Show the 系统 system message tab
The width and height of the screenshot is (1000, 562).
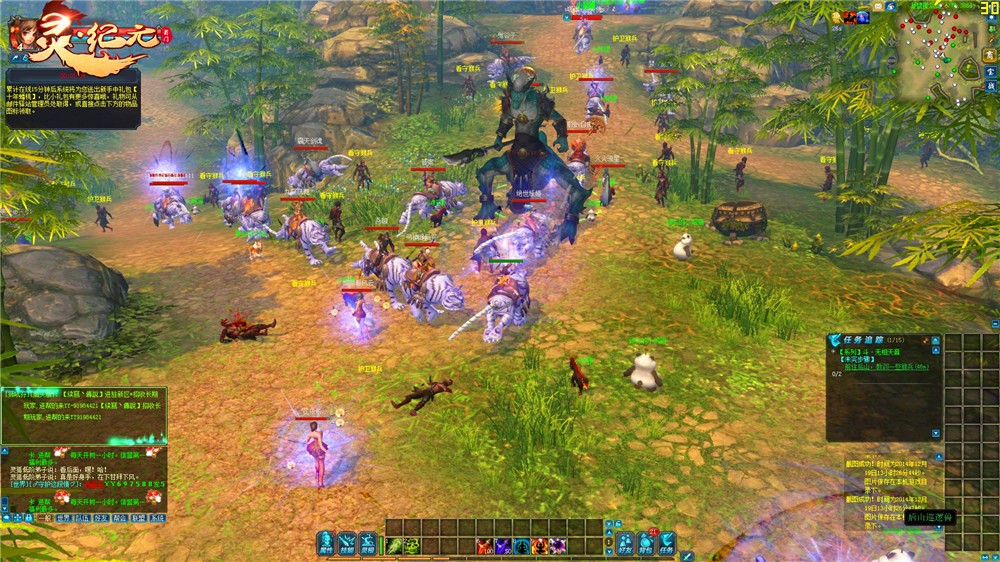[x=157, y=519]
